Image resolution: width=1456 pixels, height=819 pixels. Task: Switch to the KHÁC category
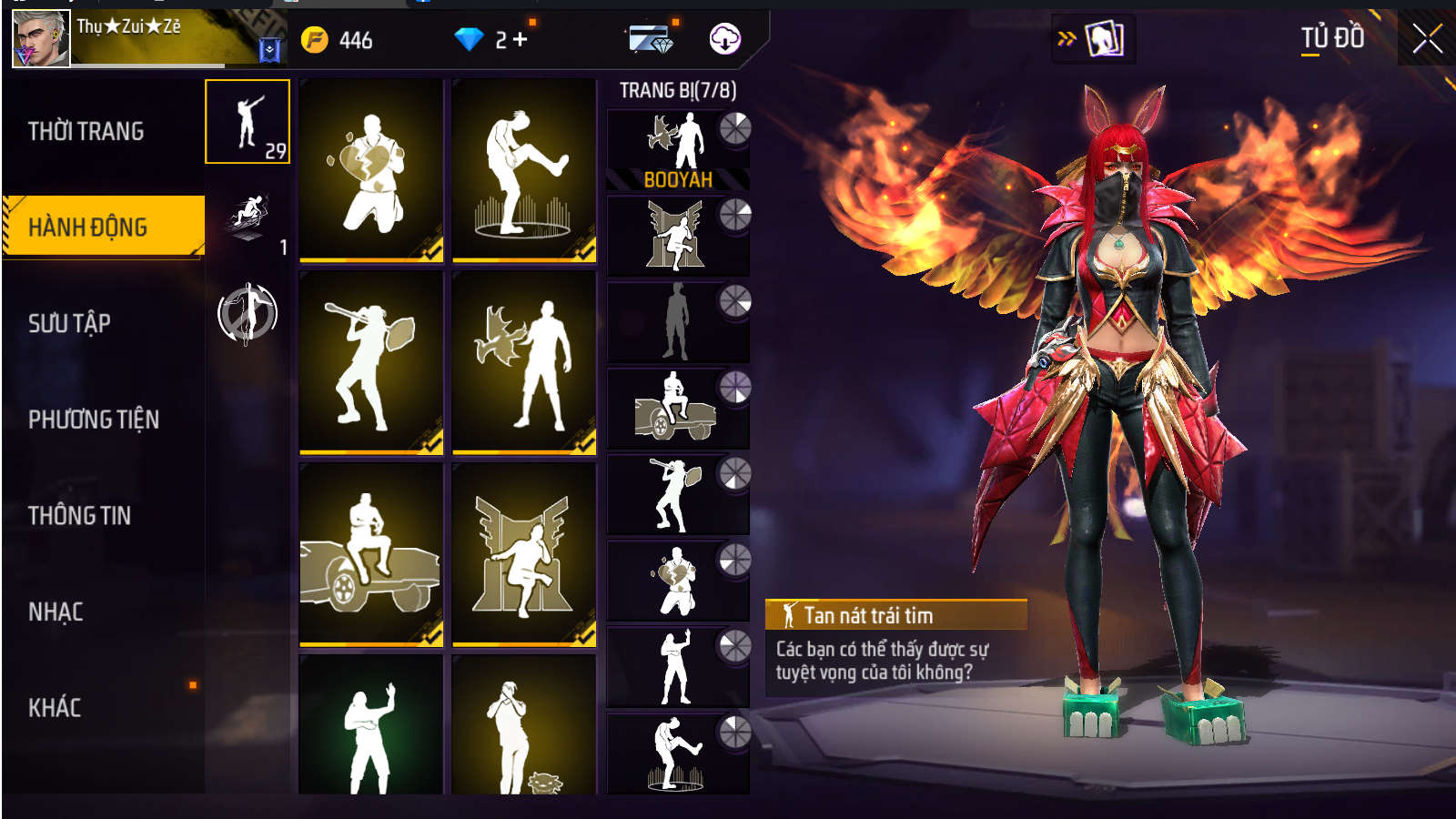tap(56, 708)
